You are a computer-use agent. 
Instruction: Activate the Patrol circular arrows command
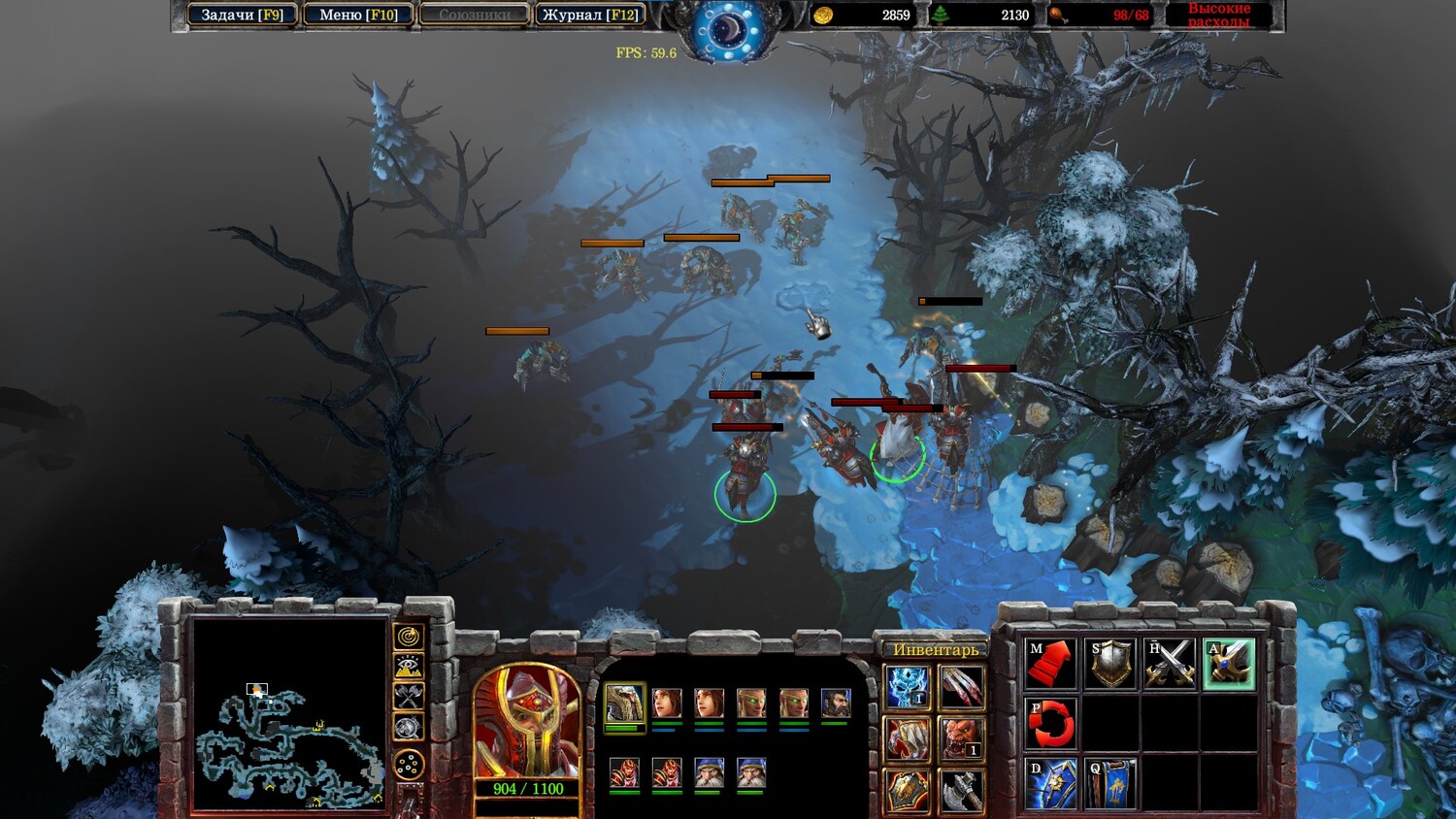1051,724
